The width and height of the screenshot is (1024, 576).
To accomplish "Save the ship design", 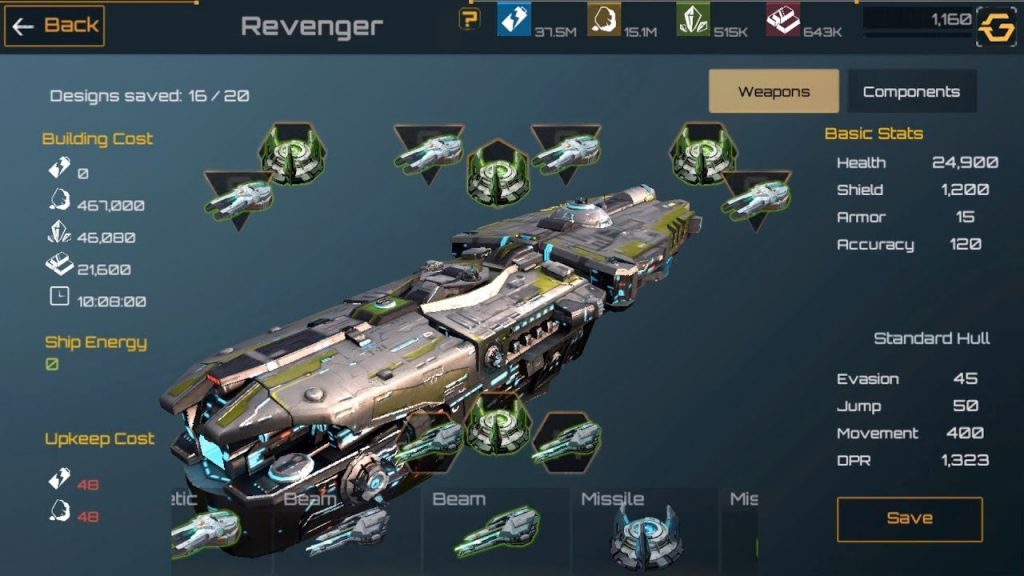I will (909, 519).
